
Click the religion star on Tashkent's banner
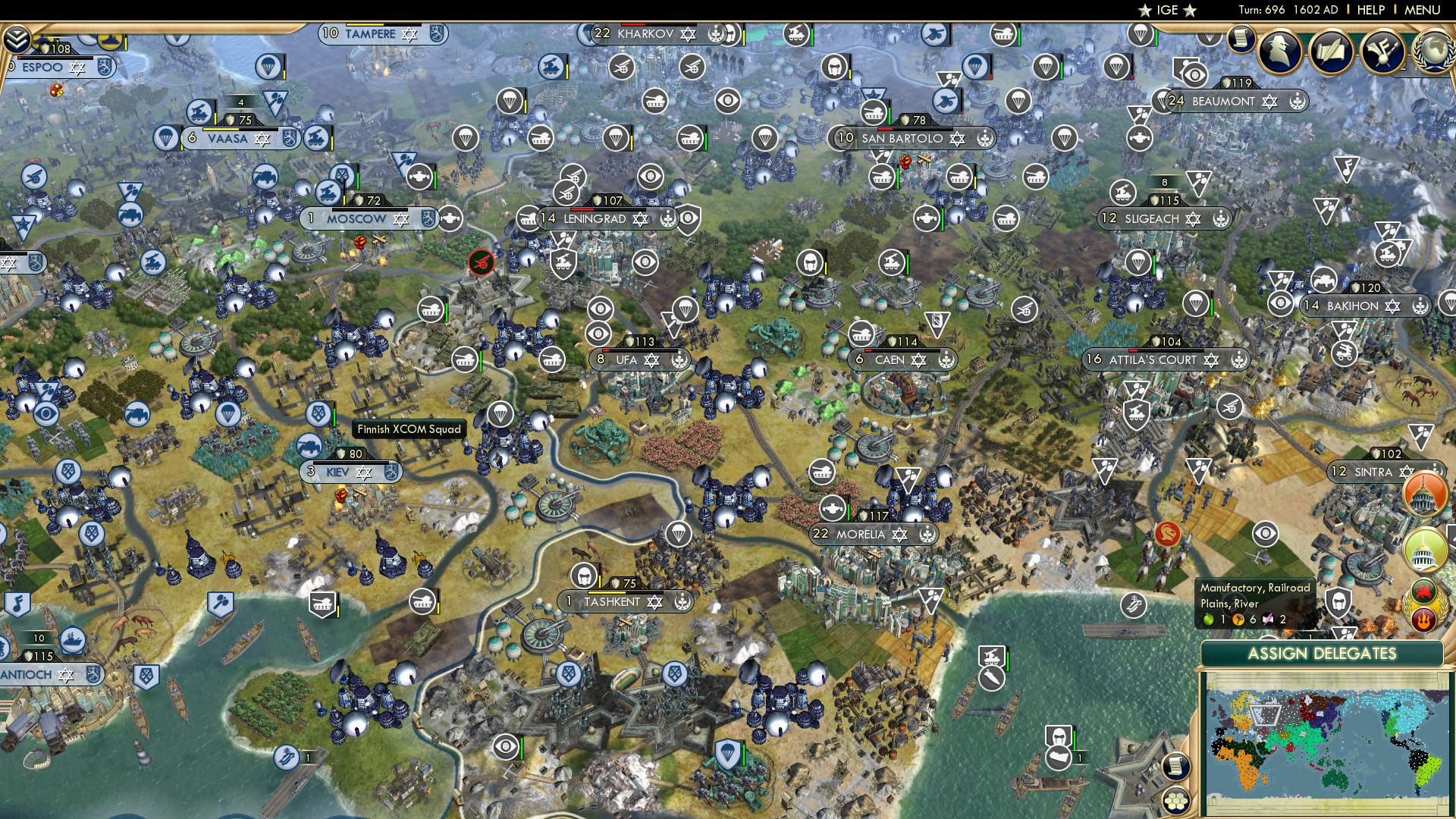(x=654, y=601)
